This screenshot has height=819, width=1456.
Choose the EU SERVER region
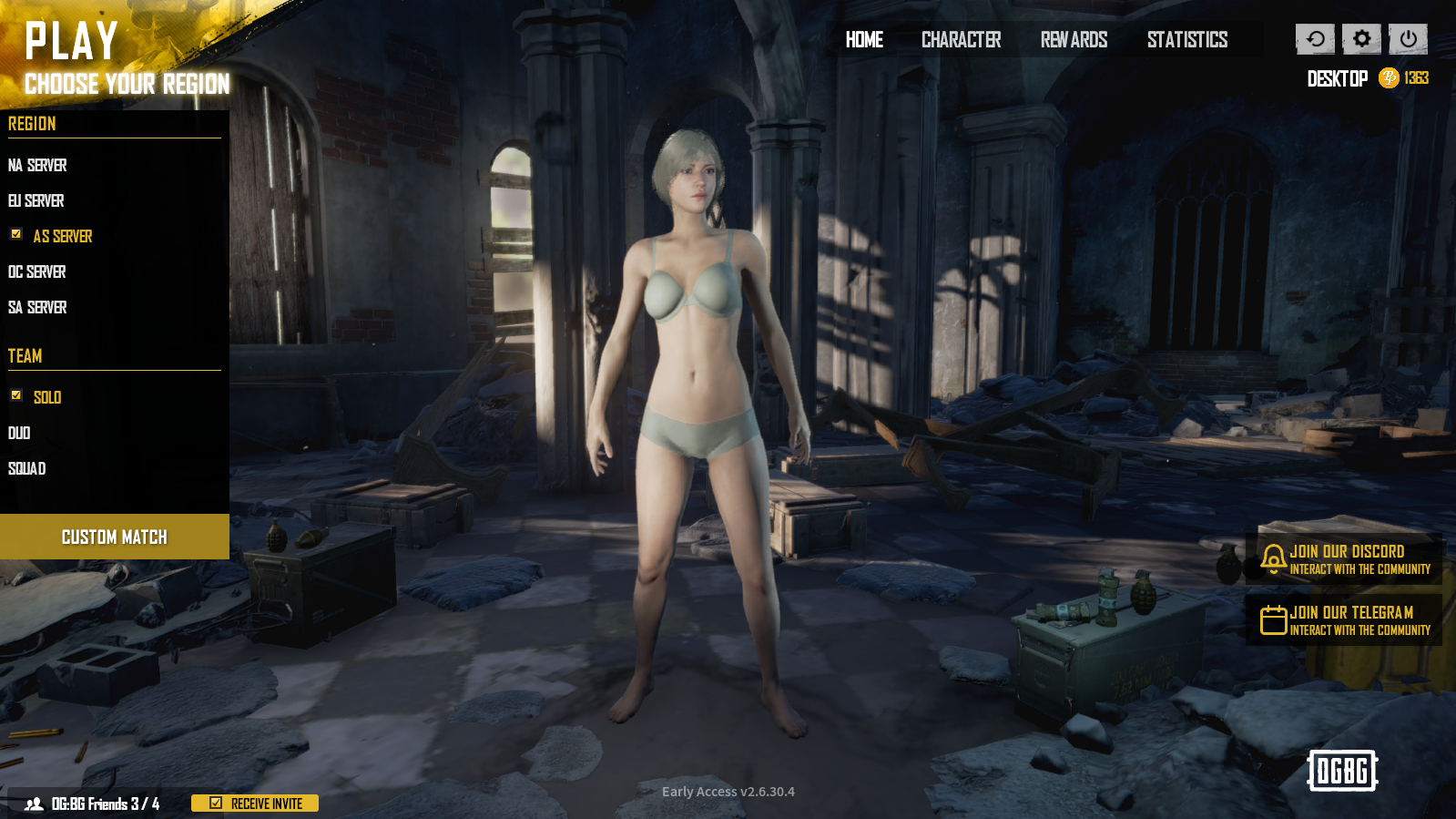coord(36,200)
